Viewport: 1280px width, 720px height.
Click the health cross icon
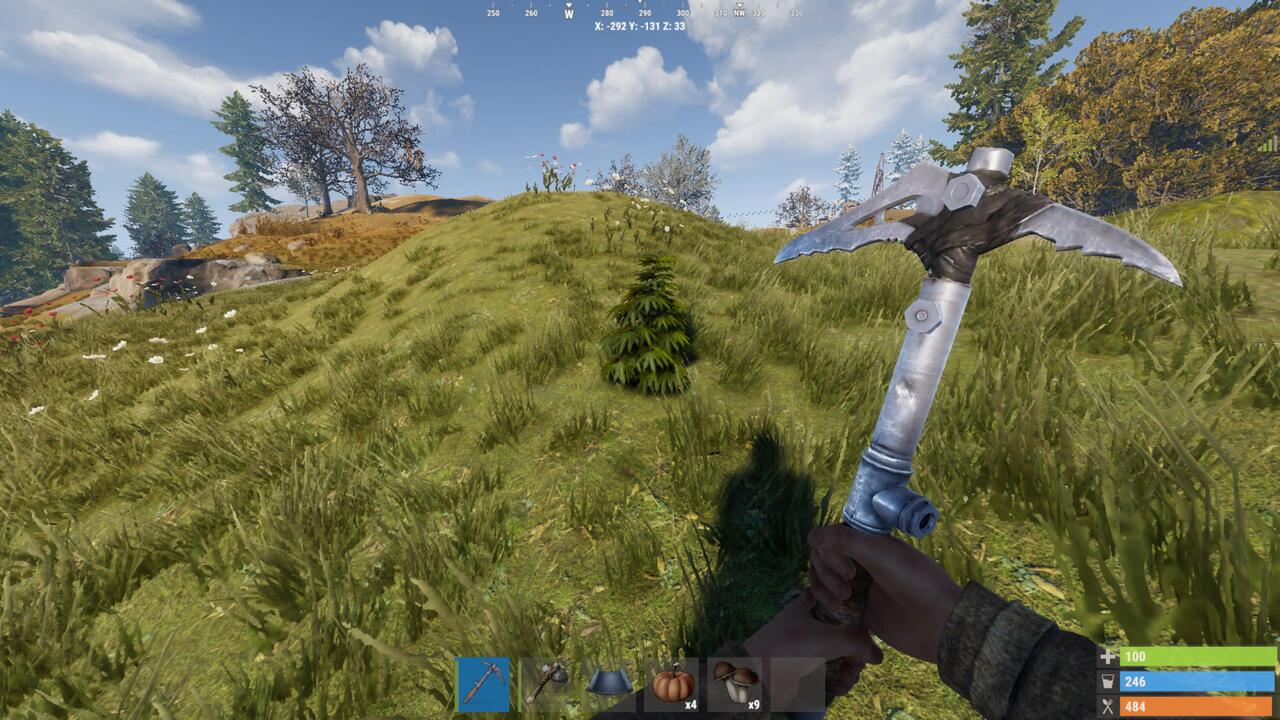(x=1108, y=657)
